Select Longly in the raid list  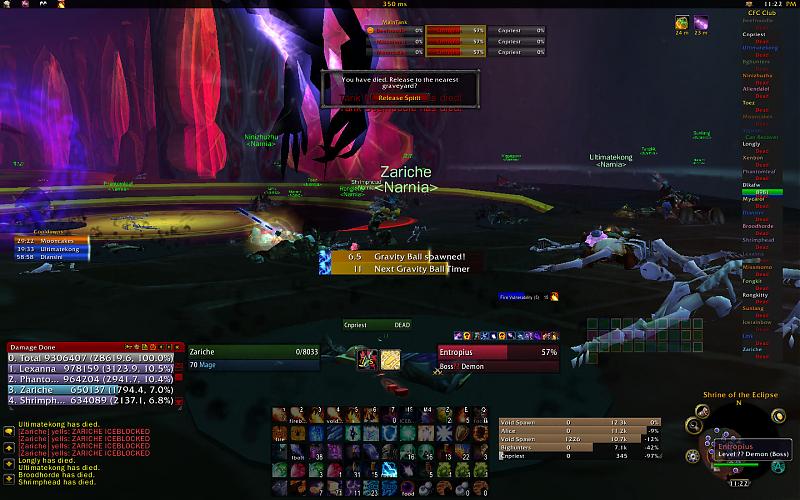752,144
